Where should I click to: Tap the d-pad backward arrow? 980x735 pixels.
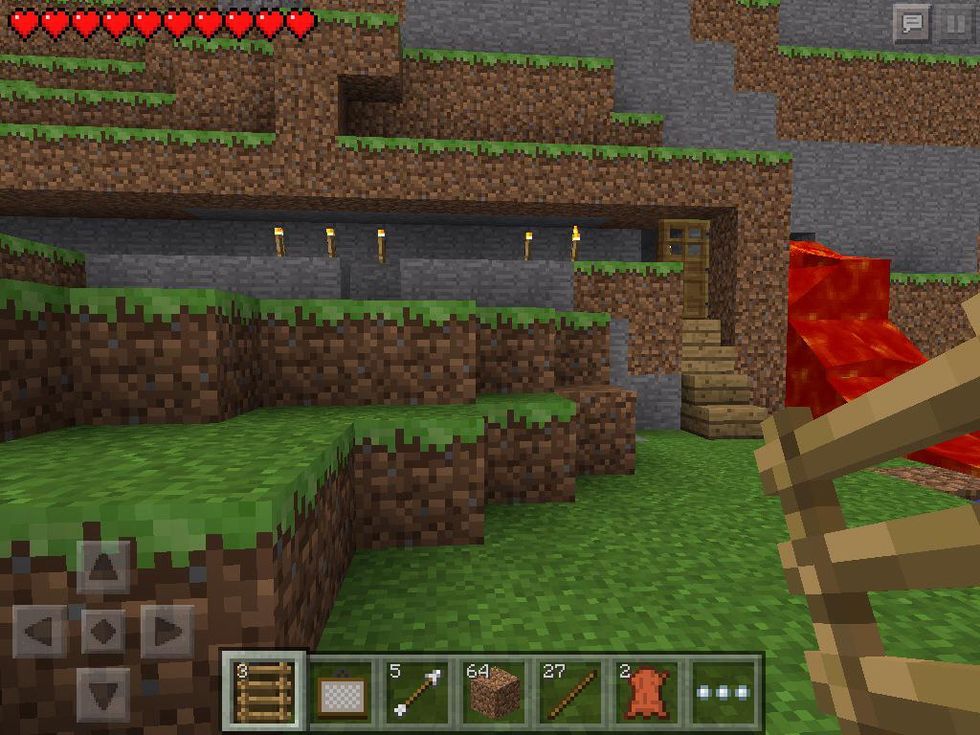[x=103, y=693]
